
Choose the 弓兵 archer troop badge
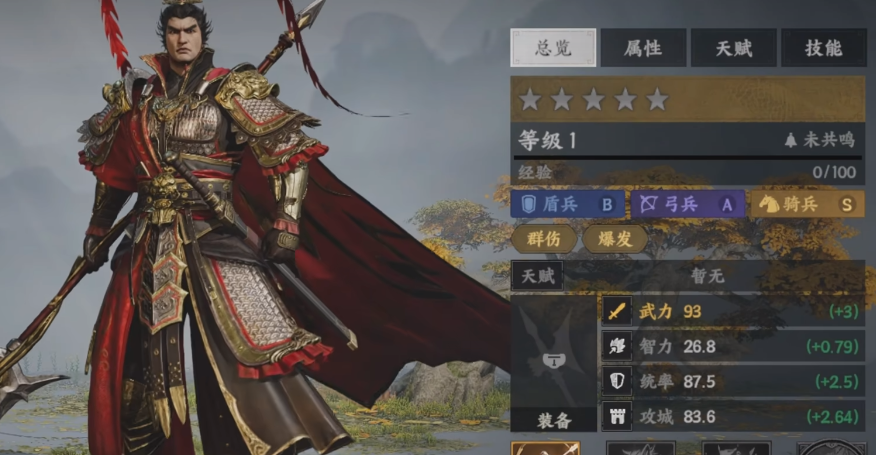[x=688, y=204]
